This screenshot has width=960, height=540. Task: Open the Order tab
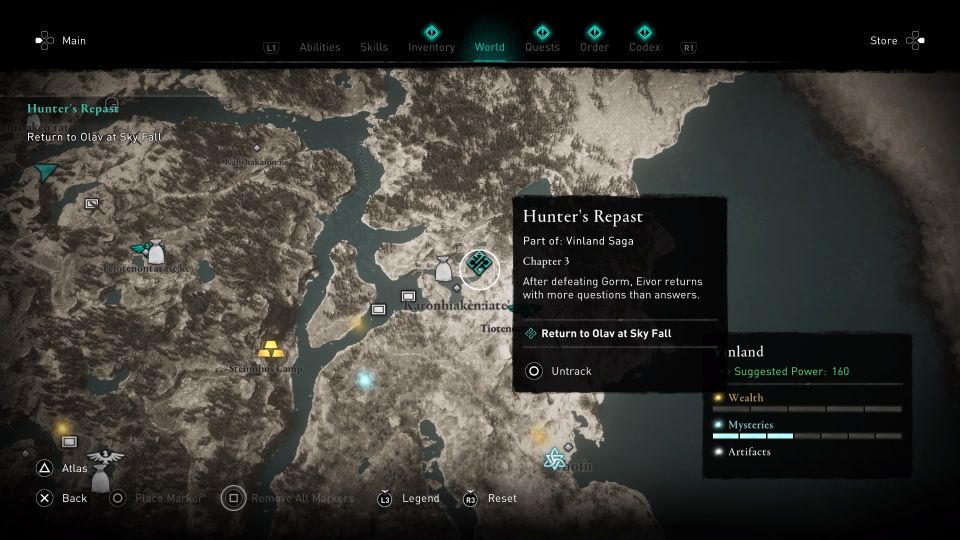click(594, 46)
